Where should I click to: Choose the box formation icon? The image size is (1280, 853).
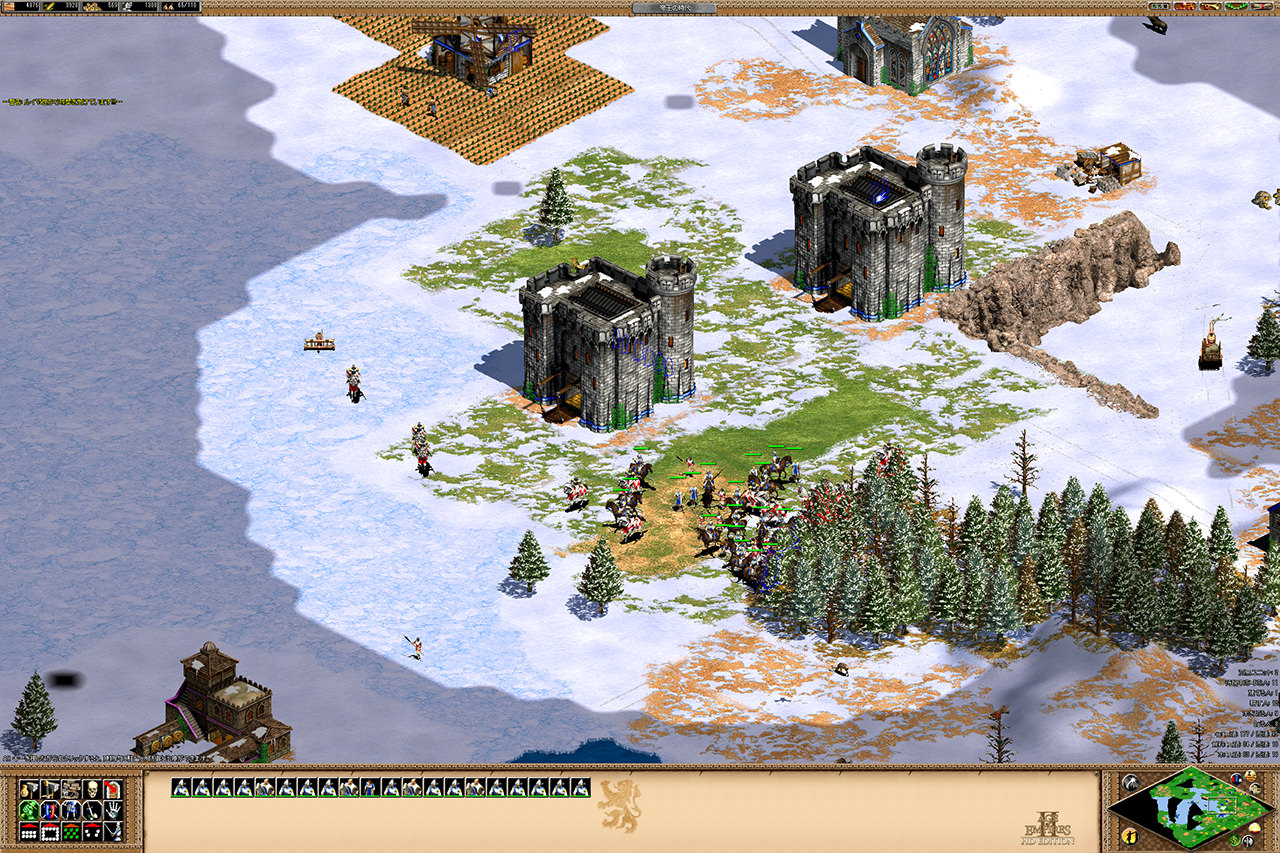pos(50,831)
